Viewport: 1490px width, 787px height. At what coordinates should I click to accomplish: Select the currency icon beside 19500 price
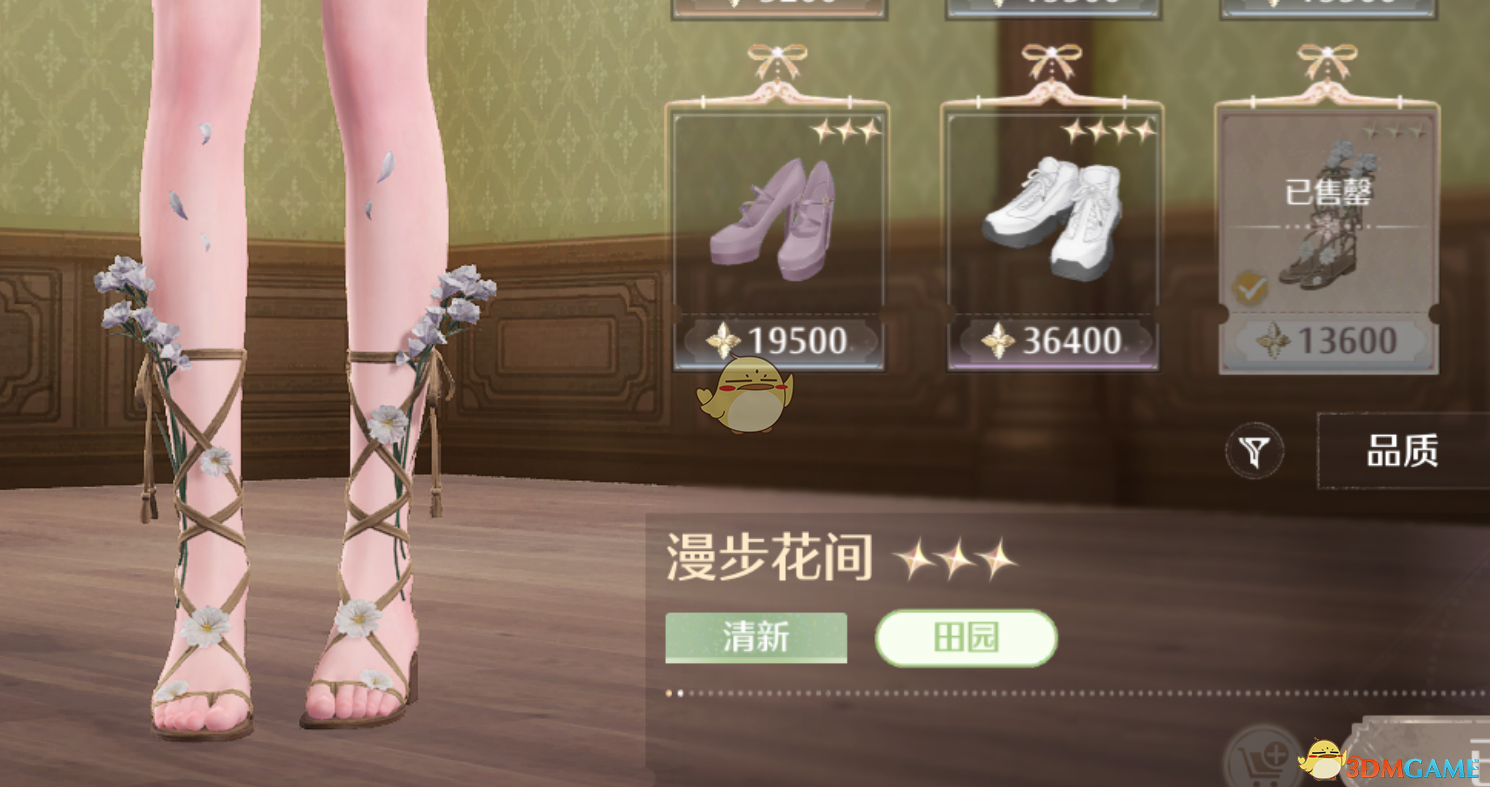722,343
